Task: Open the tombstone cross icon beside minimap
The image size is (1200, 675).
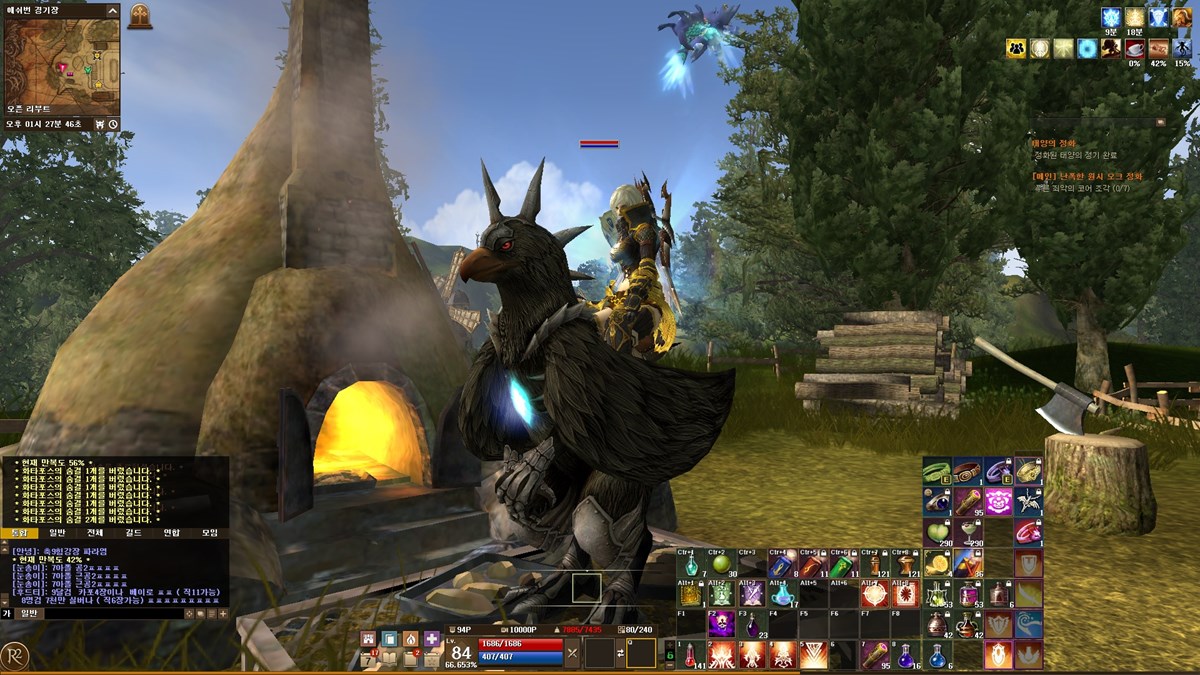Action: coord(140,16)
